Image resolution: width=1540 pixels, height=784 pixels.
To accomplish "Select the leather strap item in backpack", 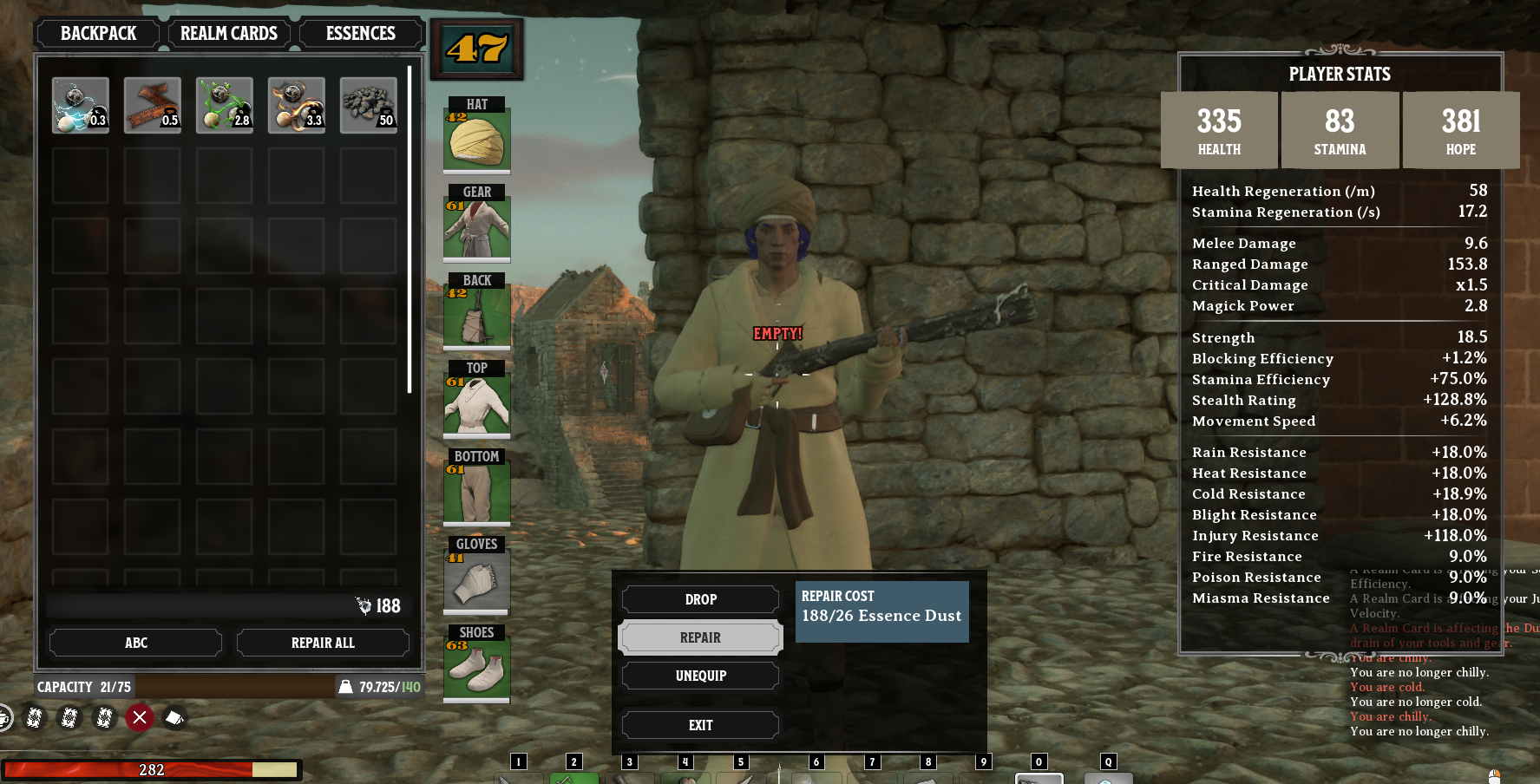I will 153,105.
